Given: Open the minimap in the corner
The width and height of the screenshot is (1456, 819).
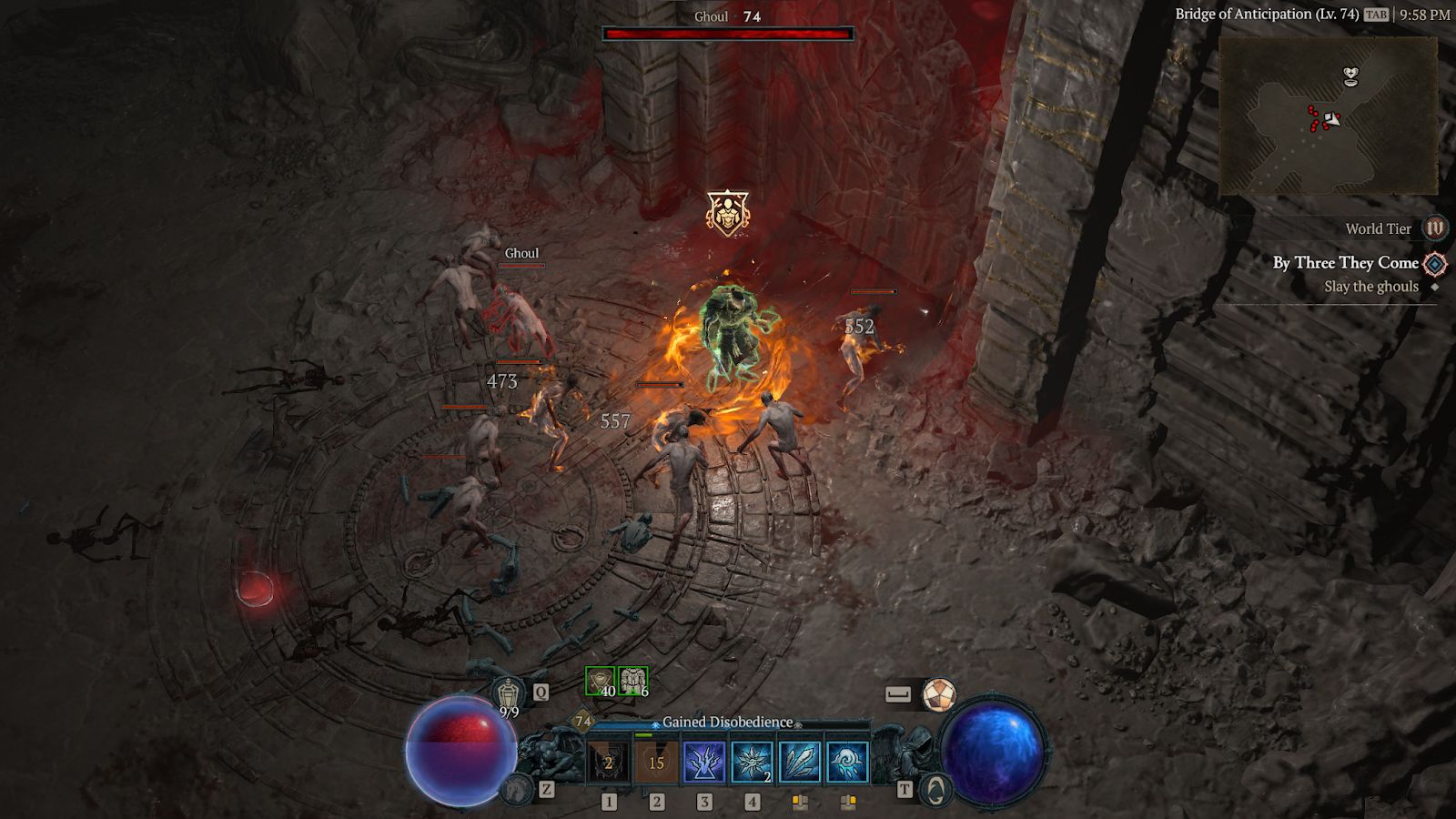Looking at the screenshot, I should click(1327, 116).
